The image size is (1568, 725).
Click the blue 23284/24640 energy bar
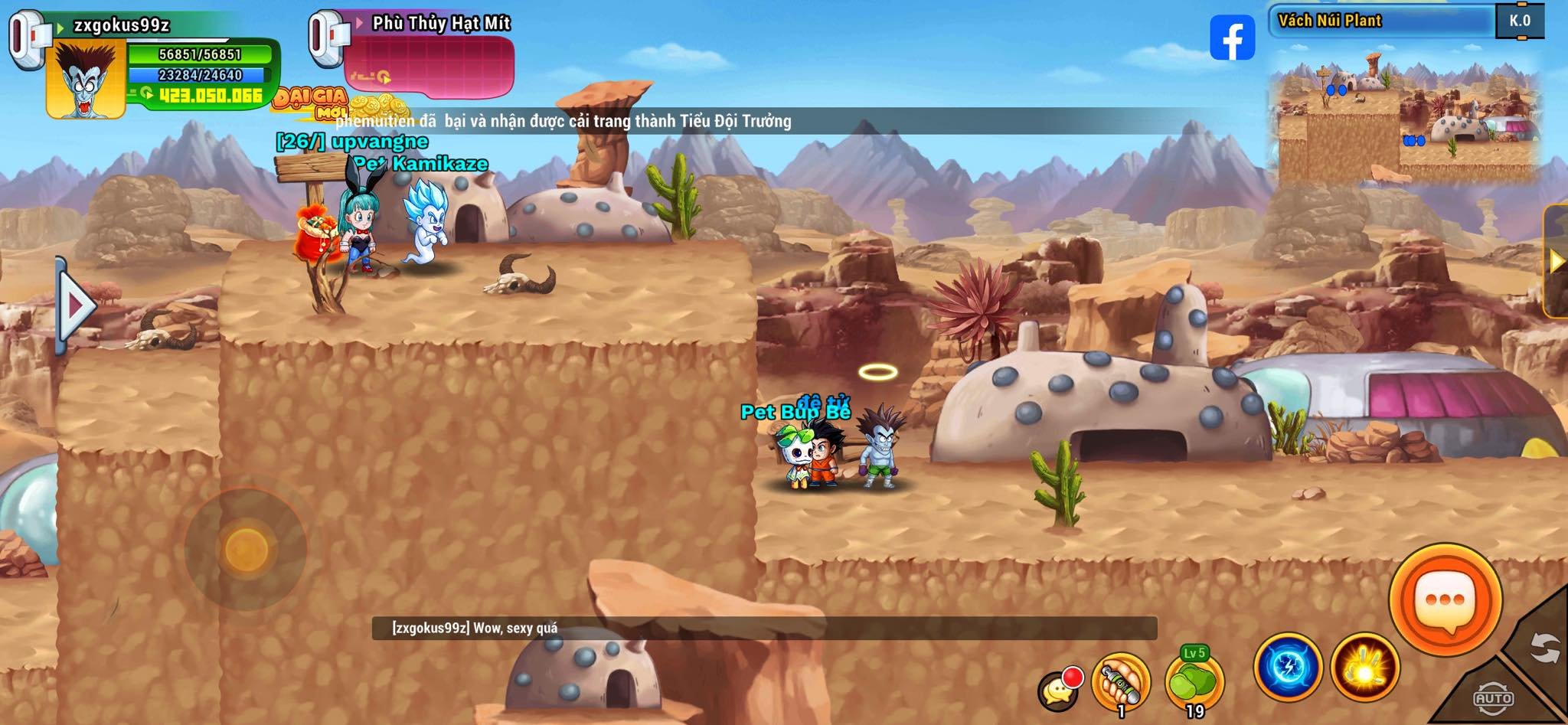(203, 76)
